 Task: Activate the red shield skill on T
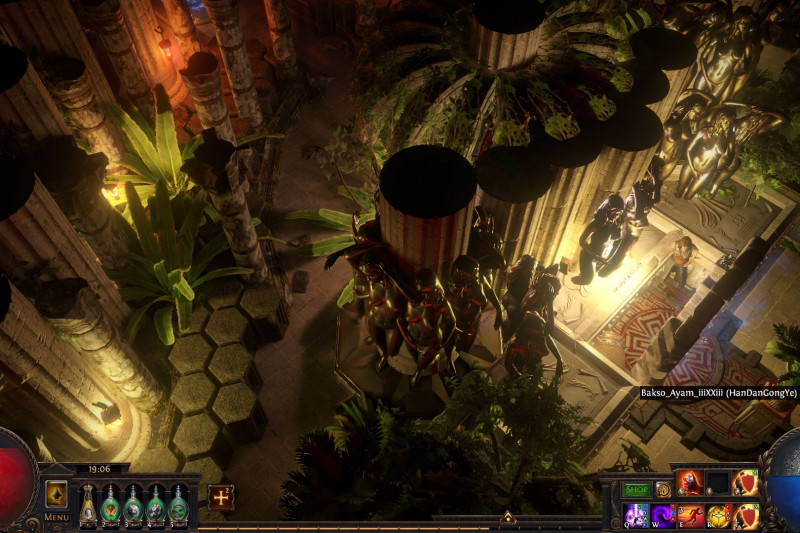pyautogui.click(x=746, y=516)
